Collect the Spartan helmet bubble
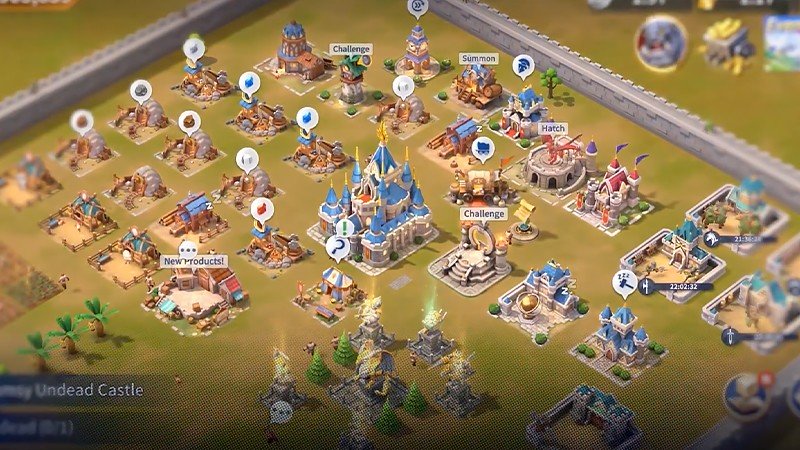Viewport: 800px width, 450px height. point(522,69)
